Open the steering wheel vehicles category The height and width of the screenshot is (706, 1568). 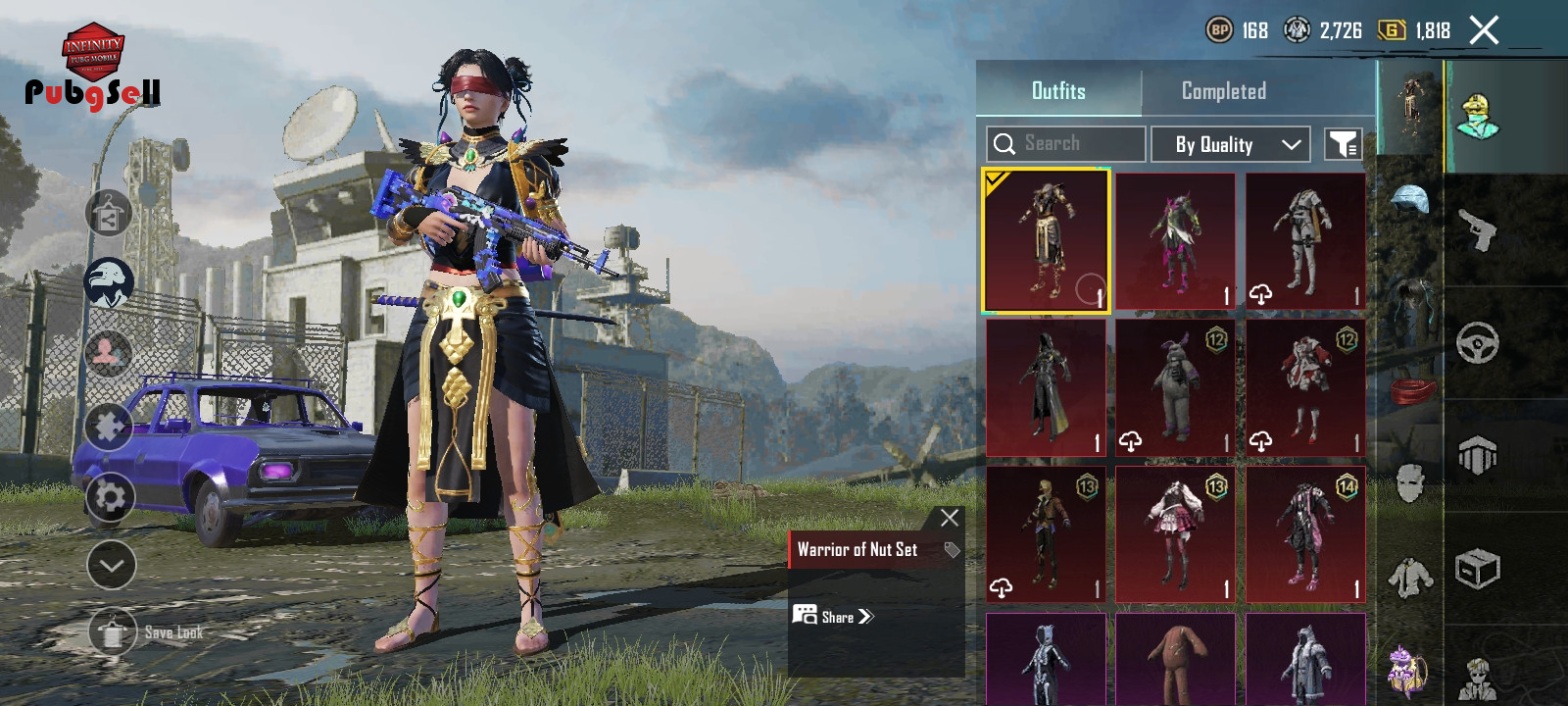point(1477,343)
